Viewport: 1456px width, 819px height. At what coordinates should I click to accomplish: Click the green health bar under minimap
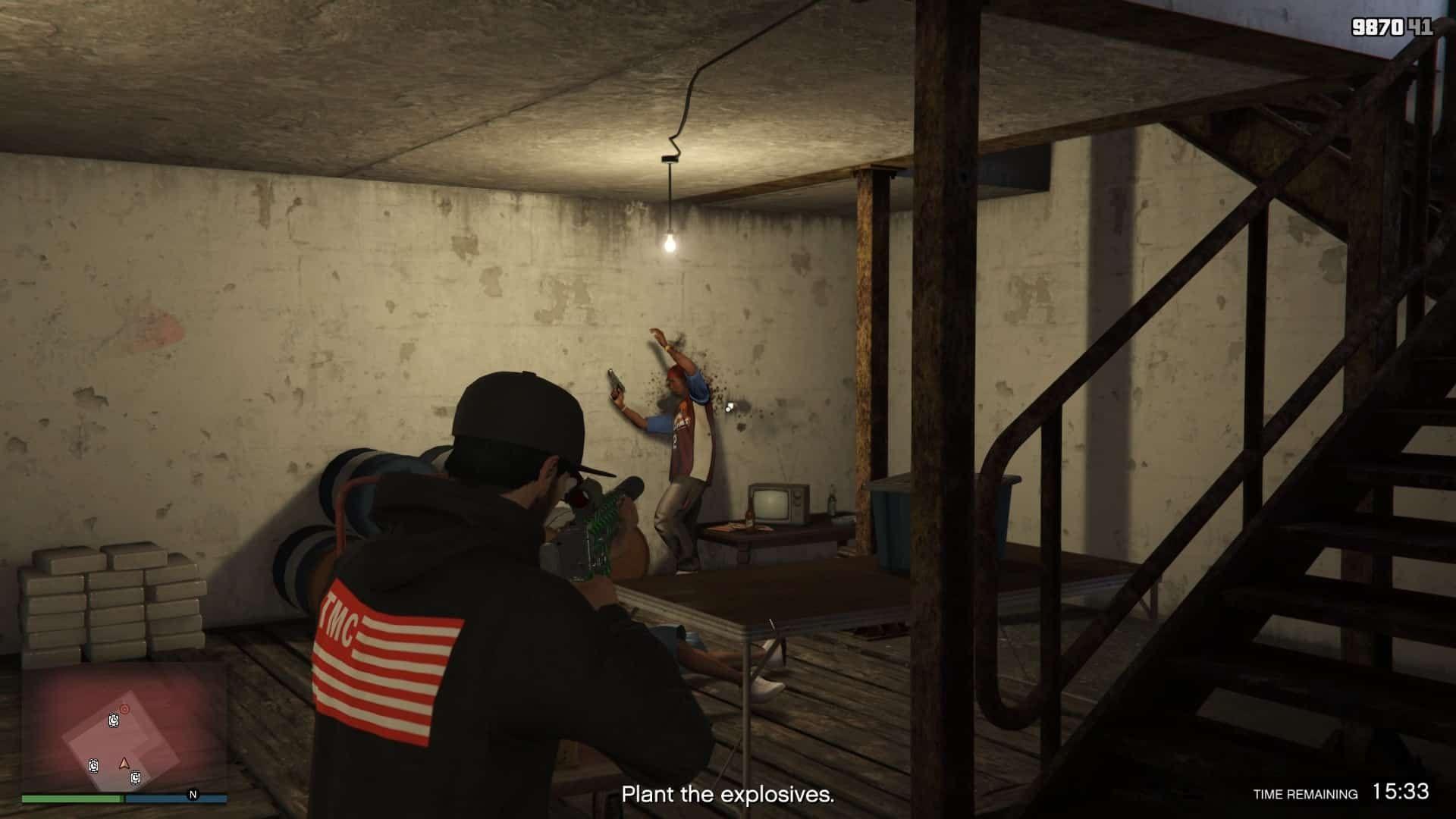[72, 798]
